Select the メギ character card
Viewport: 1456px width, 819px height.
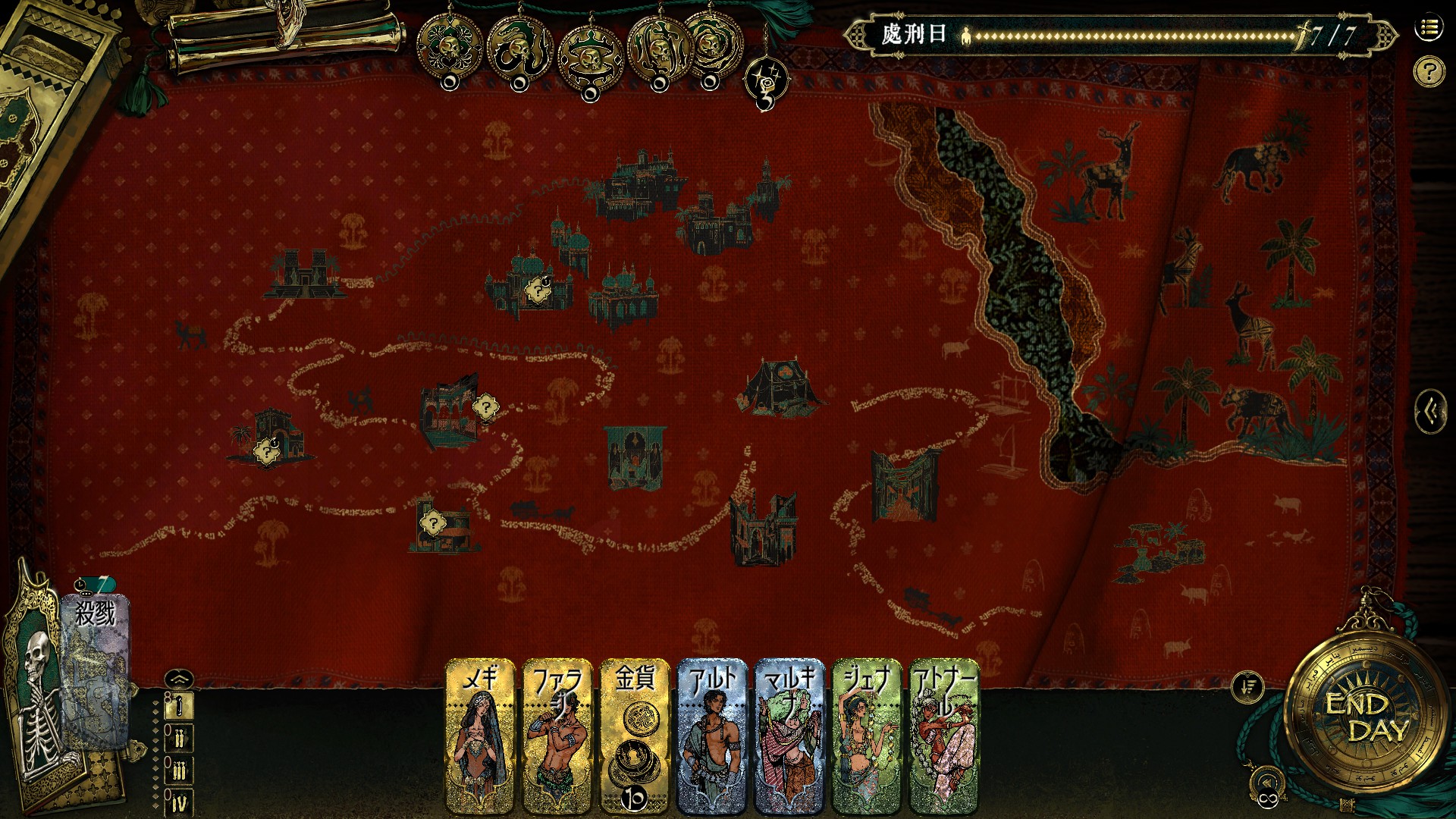click(481, 736)
